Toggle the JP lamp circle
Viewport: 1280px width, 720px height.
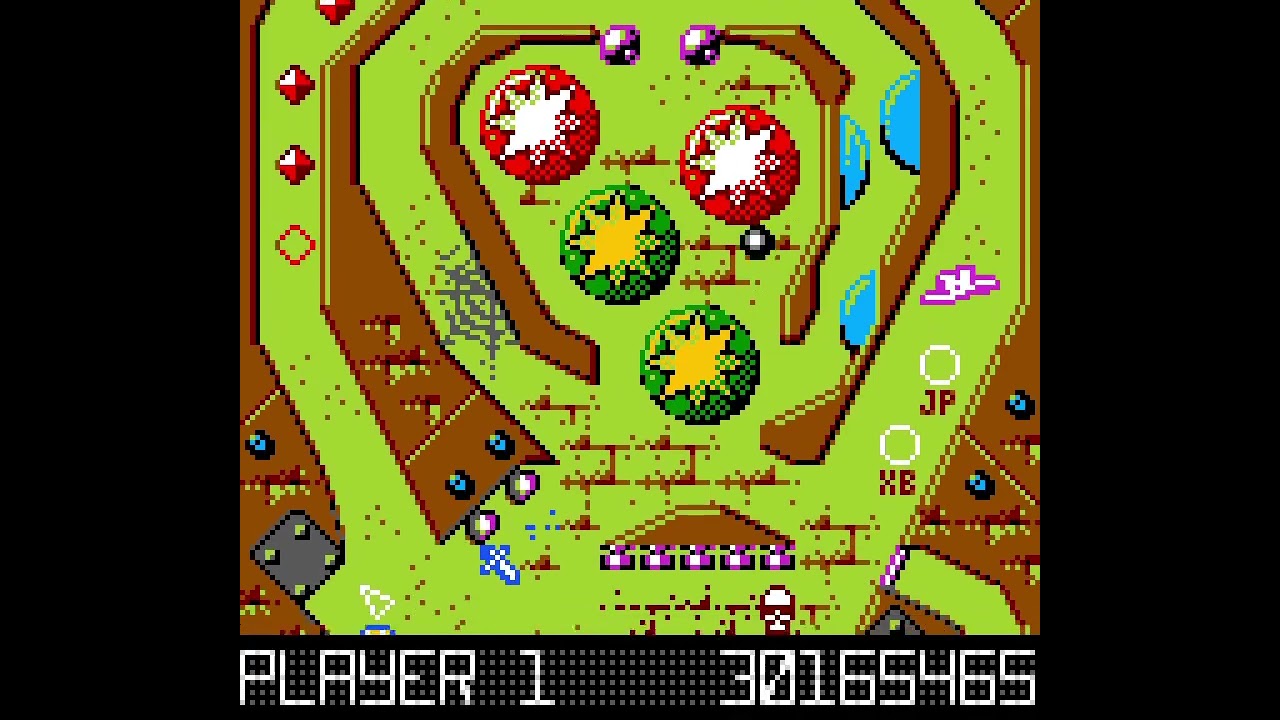[x=941, y=365]
